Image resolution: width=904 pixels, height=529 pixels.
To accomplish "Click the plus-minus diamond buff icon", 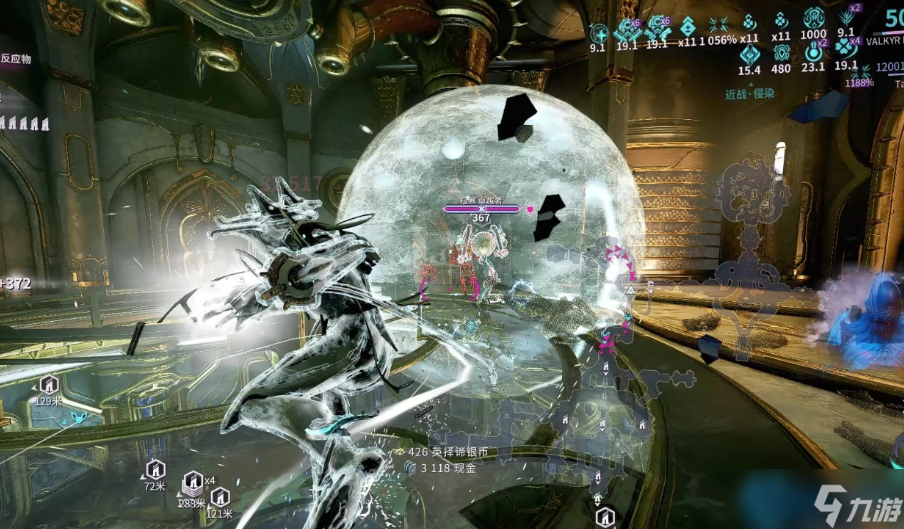I will pos(687,27).
